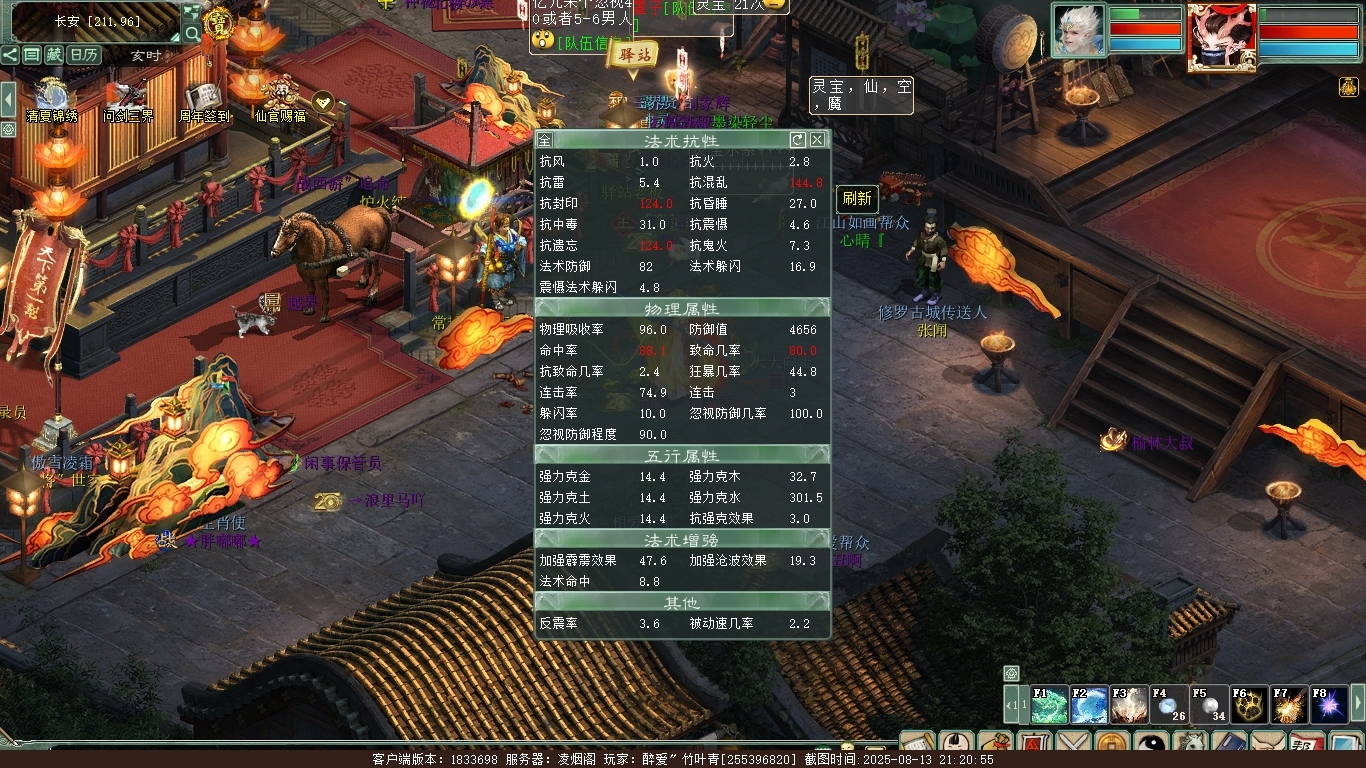The image size is (1366, 768).
Task: Open the gold coin icon in bottom menu
Action: click(1112, 745)
